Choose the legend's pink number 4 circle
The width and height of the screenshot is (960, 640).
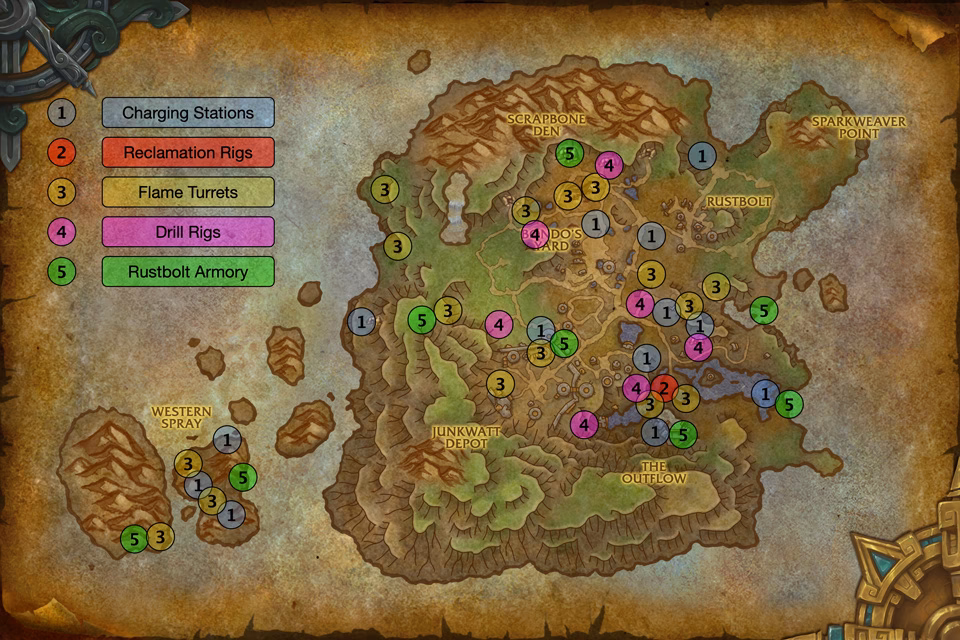[62, 232]
